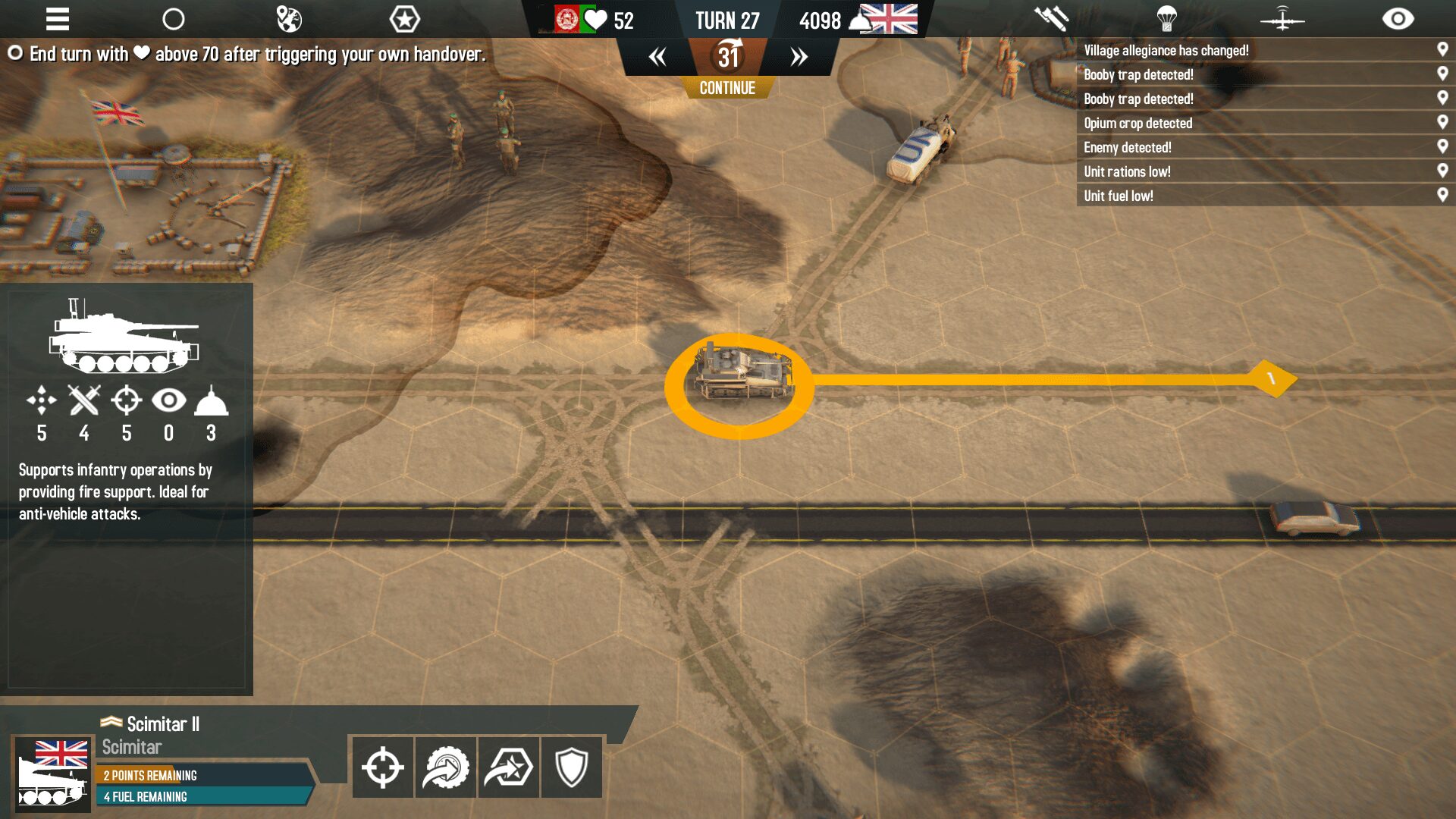This screenshot has width=1456, height=819.
Task: Select the Unit fuel low alert
Action: tap(1119, 196)
